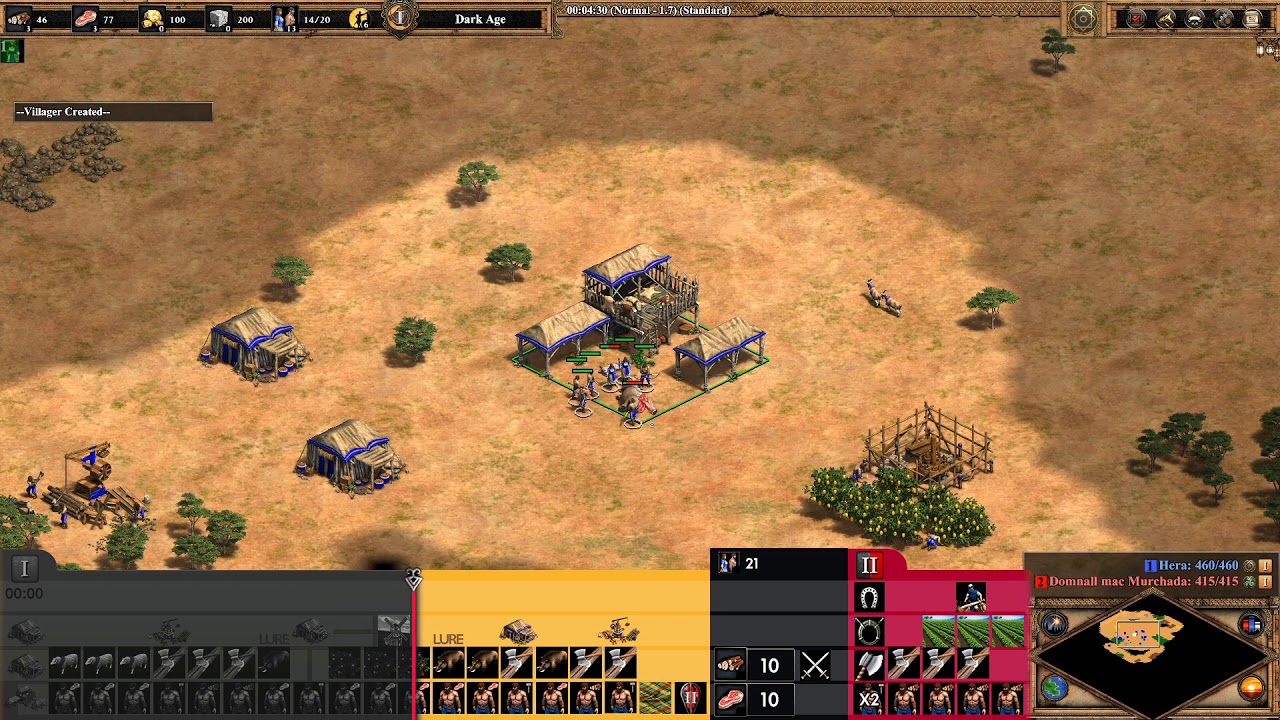Click the diamond marker above the timeline divider

[413, 580]
